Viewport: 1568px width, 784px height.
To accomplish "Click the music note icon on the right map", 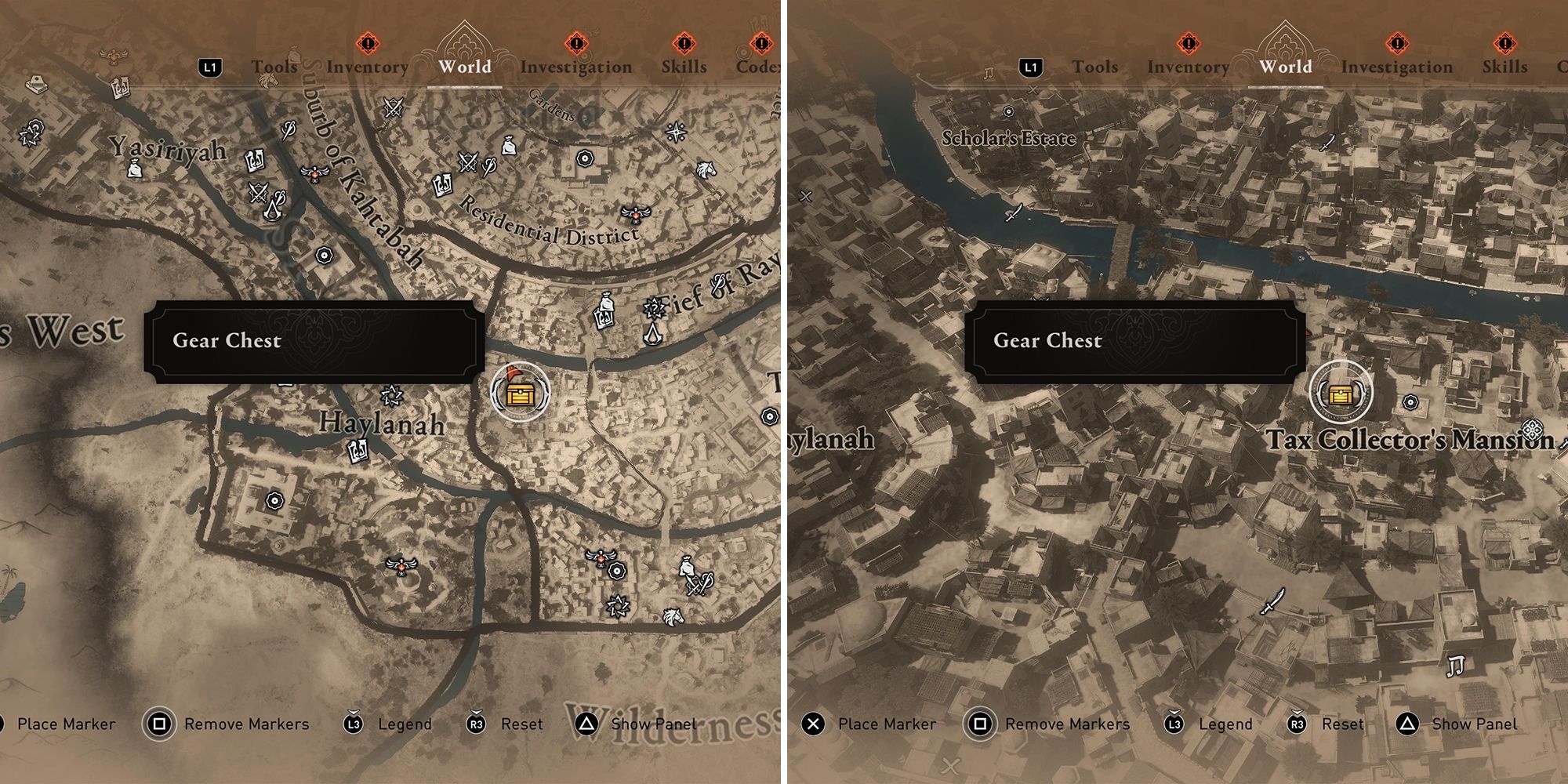I will (1456, 666).
